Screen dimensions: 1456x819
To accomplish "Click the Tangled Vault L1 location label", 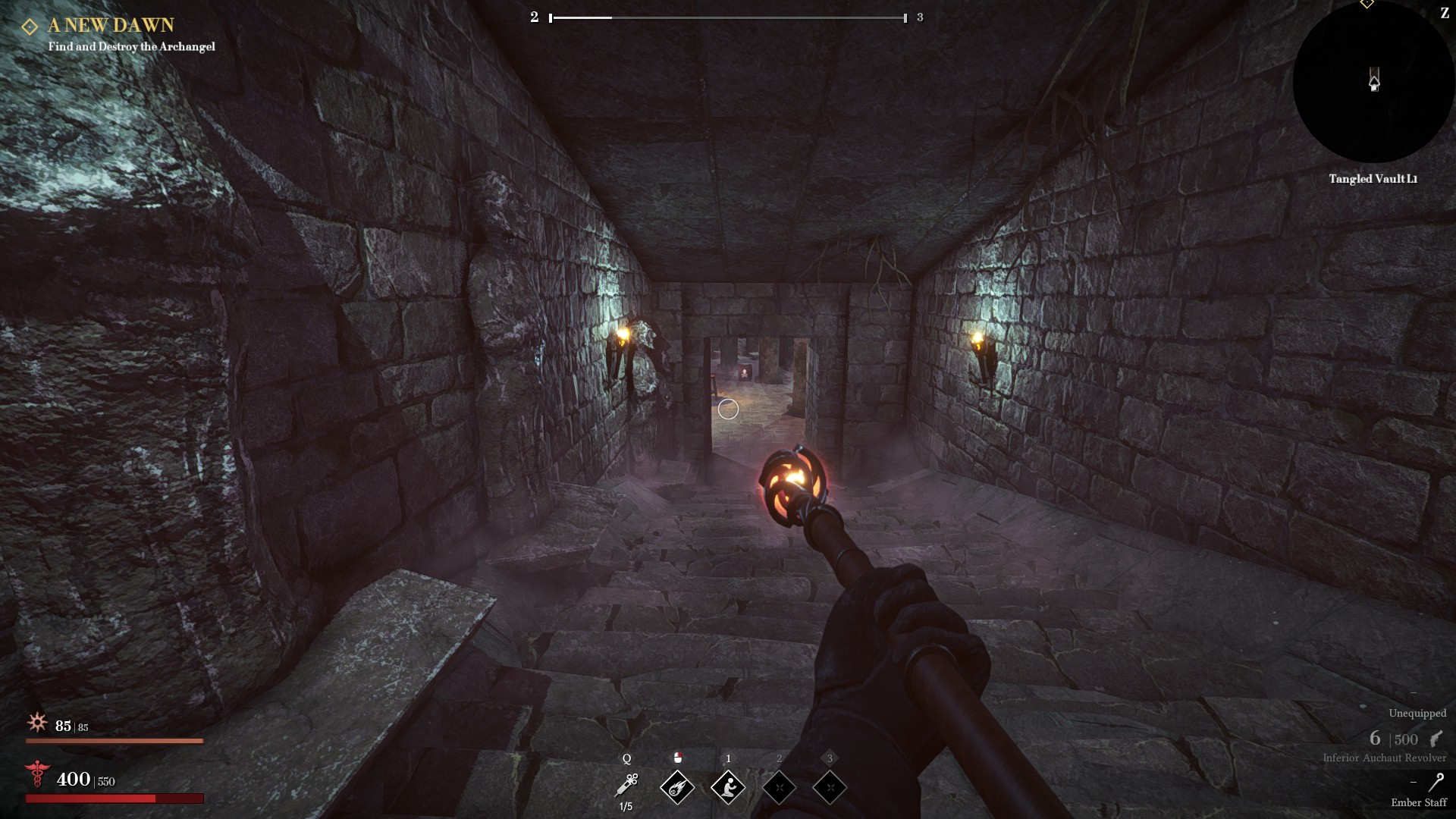I will tap(1373, 179).
